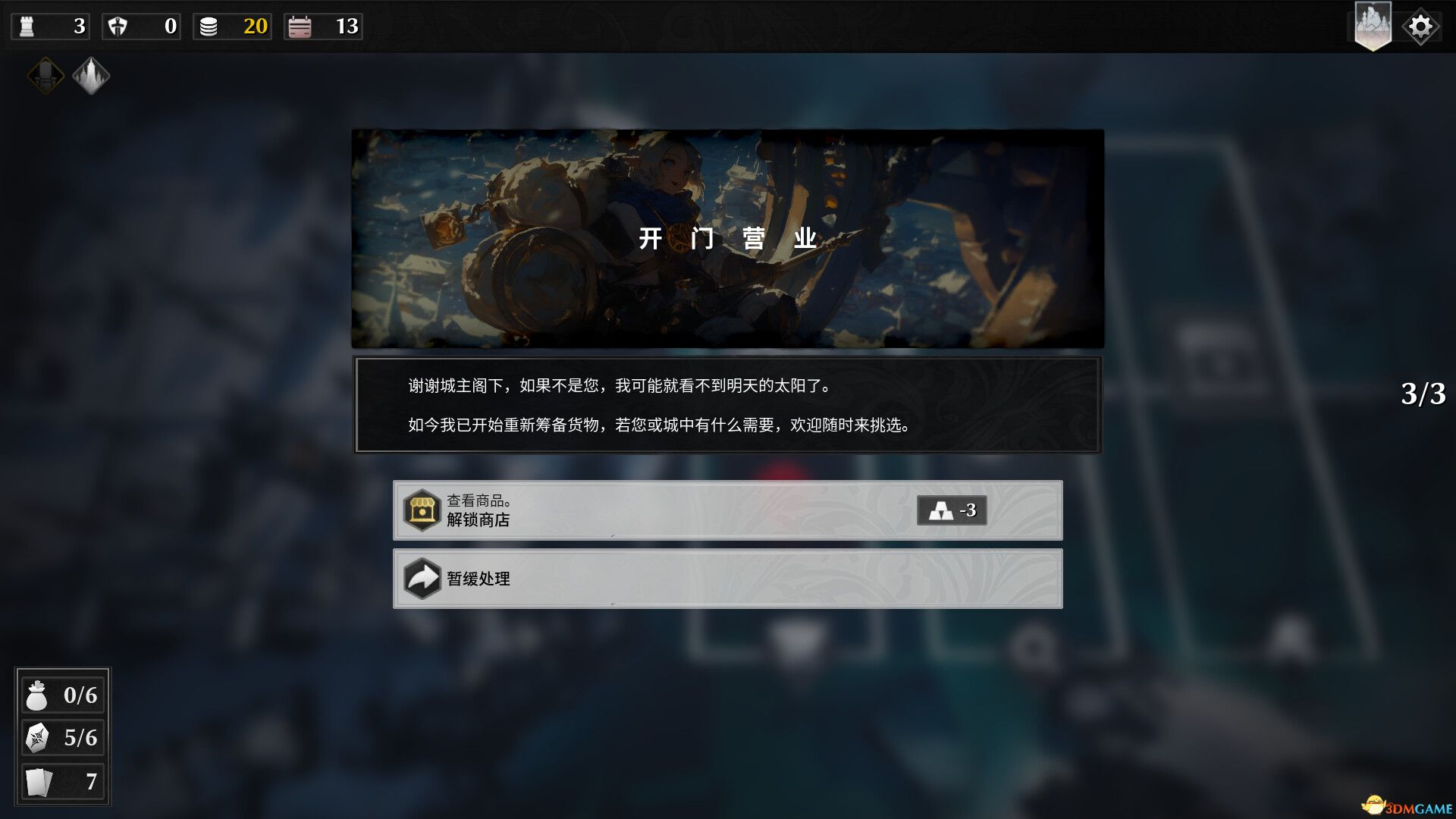Screen dimensions: 1456x819
Task: Click the shield defense counter icon
Action: pos(116,26)
